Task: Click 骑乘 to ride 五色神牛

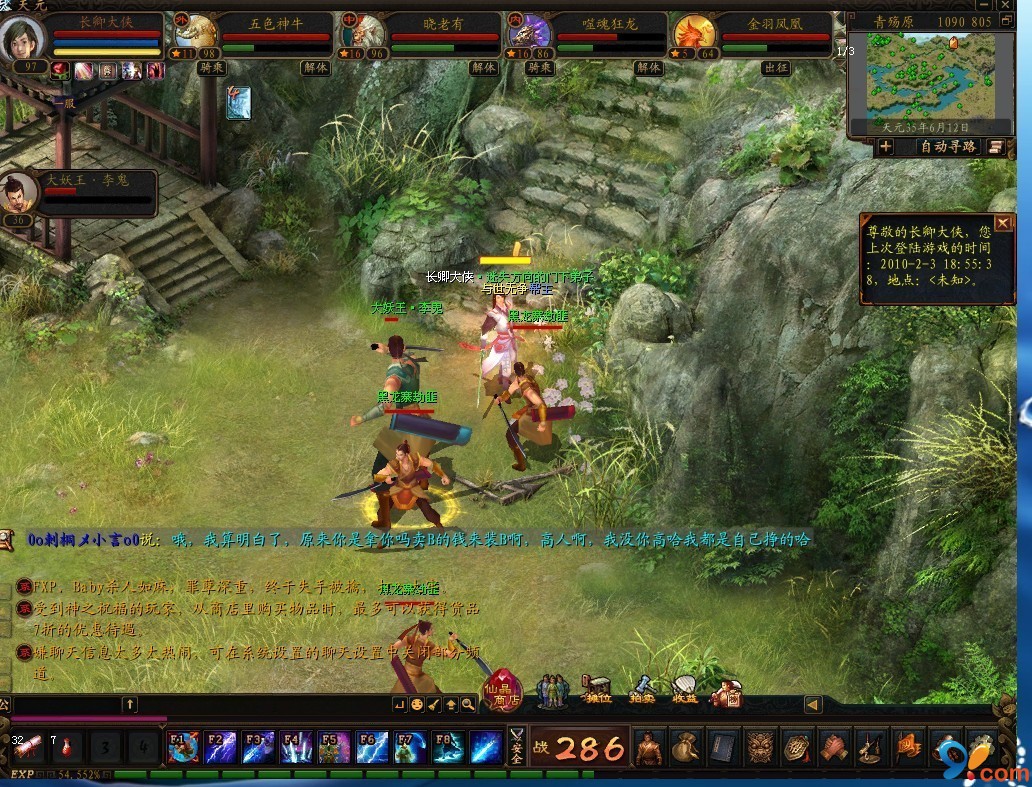Action: (211, 68)
